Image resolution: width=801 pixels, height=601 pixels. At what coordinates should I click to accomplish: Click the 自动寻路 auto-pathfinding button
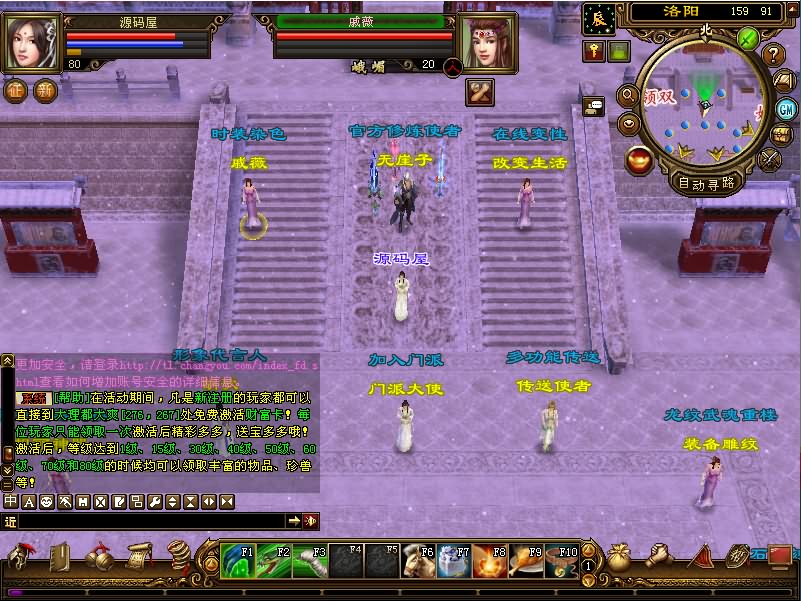707,183
